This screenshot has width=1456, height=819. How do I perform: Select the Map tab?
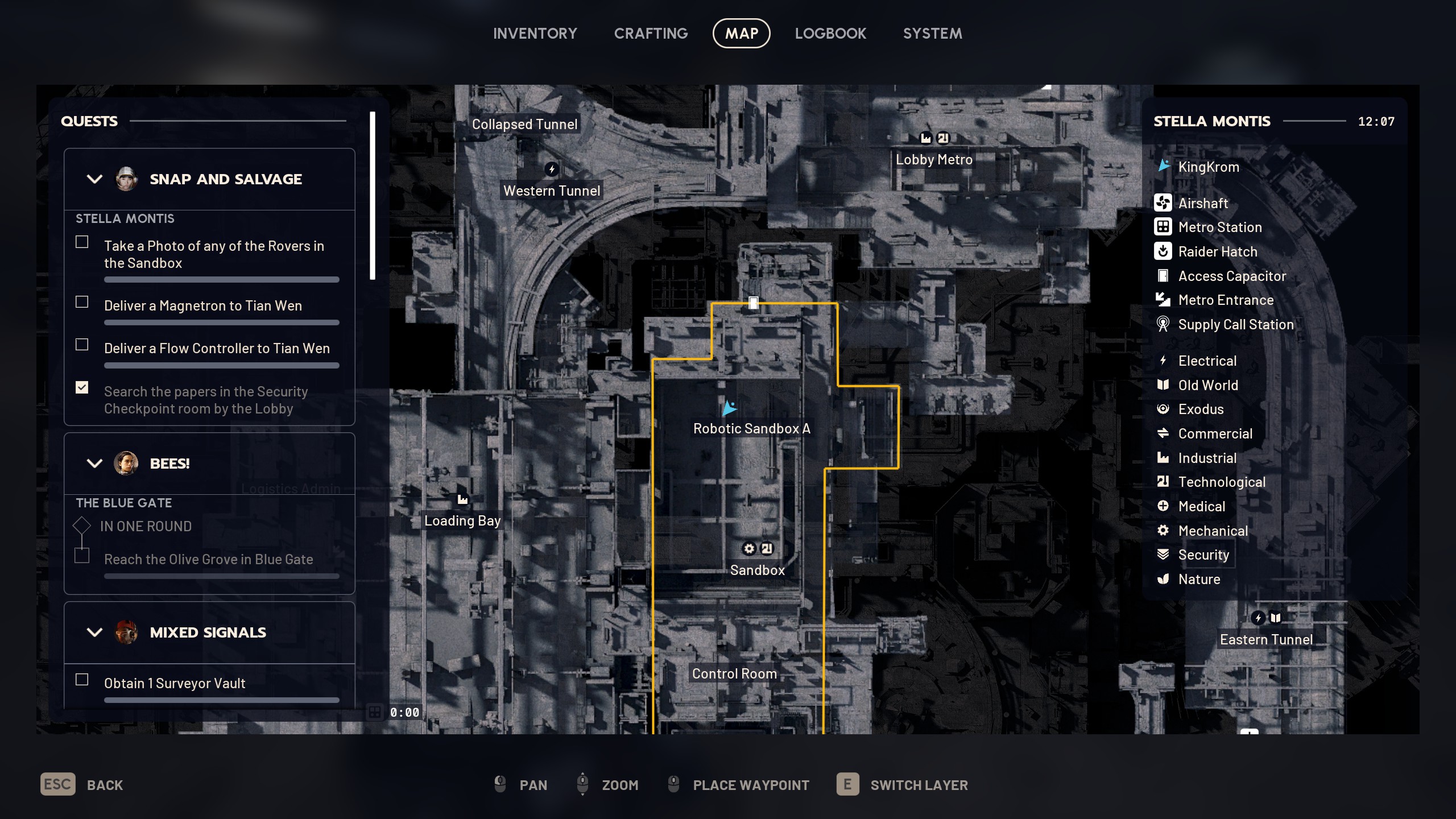[741, 34]
